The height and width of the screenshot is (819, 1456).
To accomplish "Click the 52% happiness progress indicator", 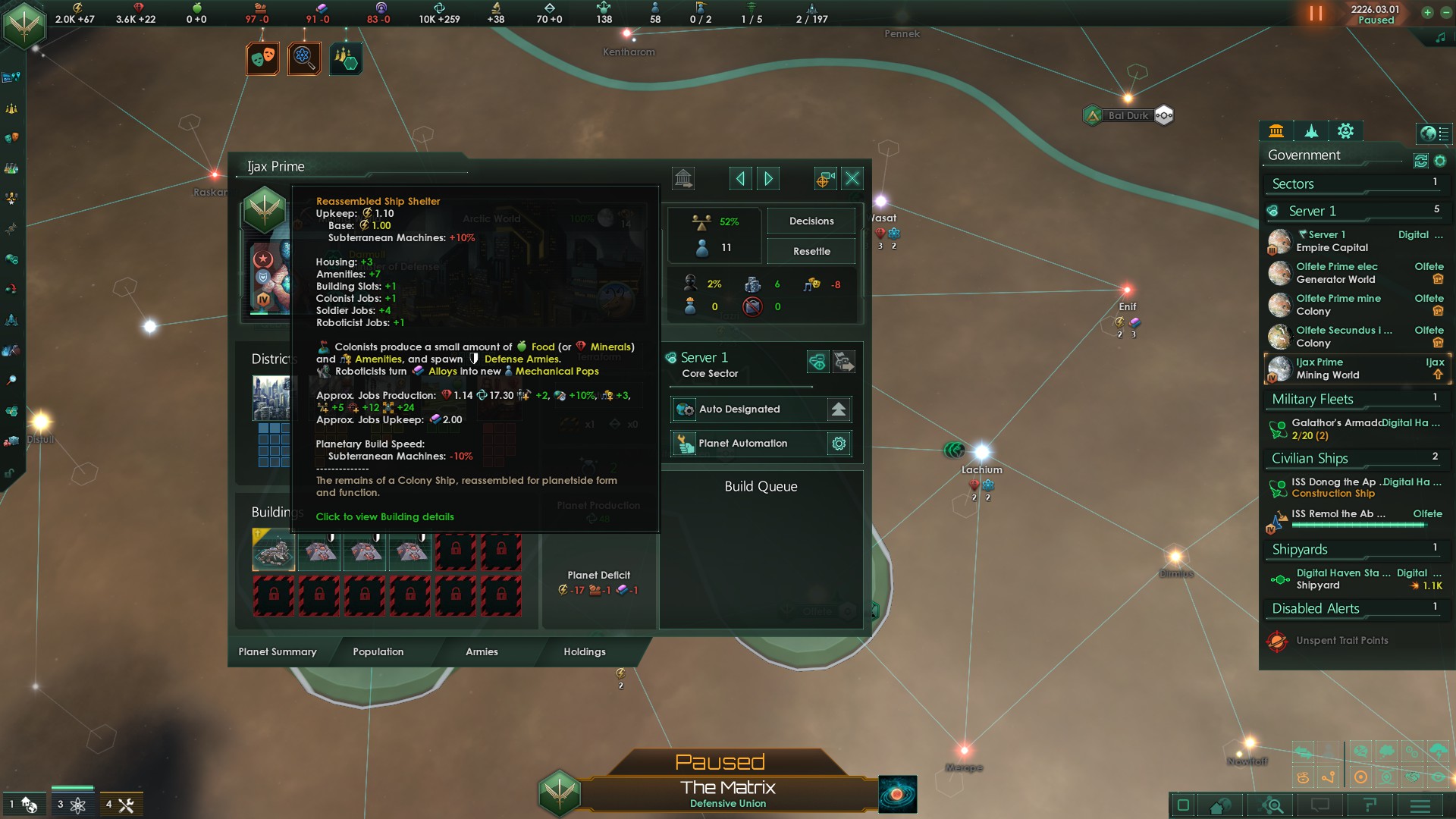I will (x=714, y=222).
